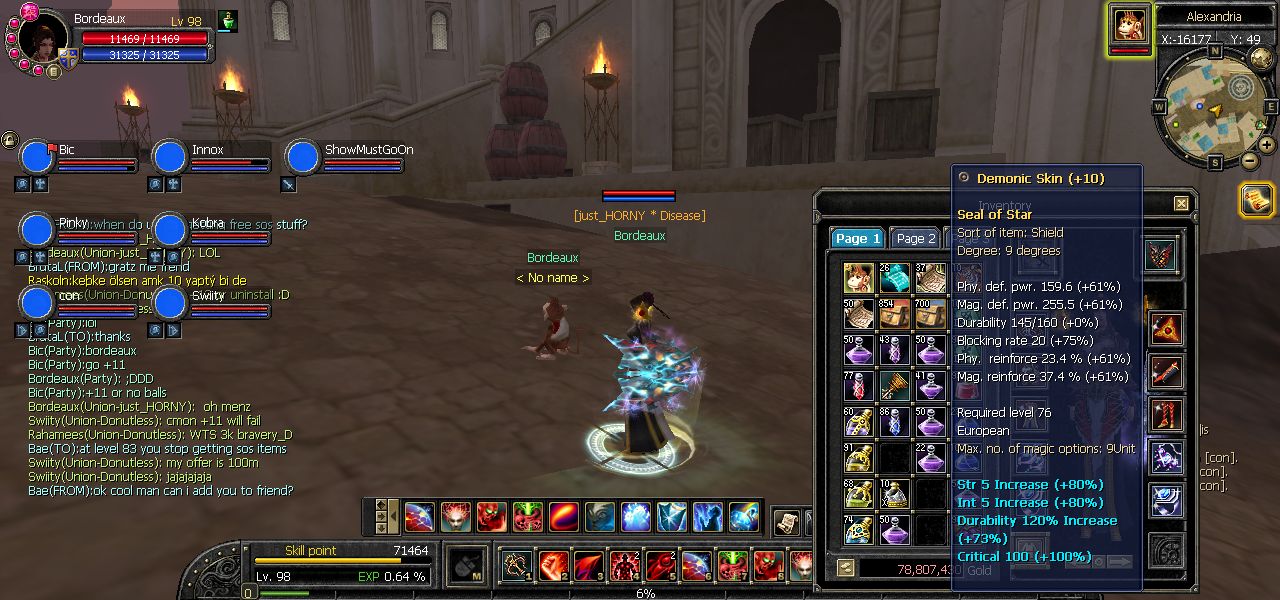Viewport: 1280px width, 600px height.
Task: Select party member ShowMustGoOn
Action: (303, 157)
